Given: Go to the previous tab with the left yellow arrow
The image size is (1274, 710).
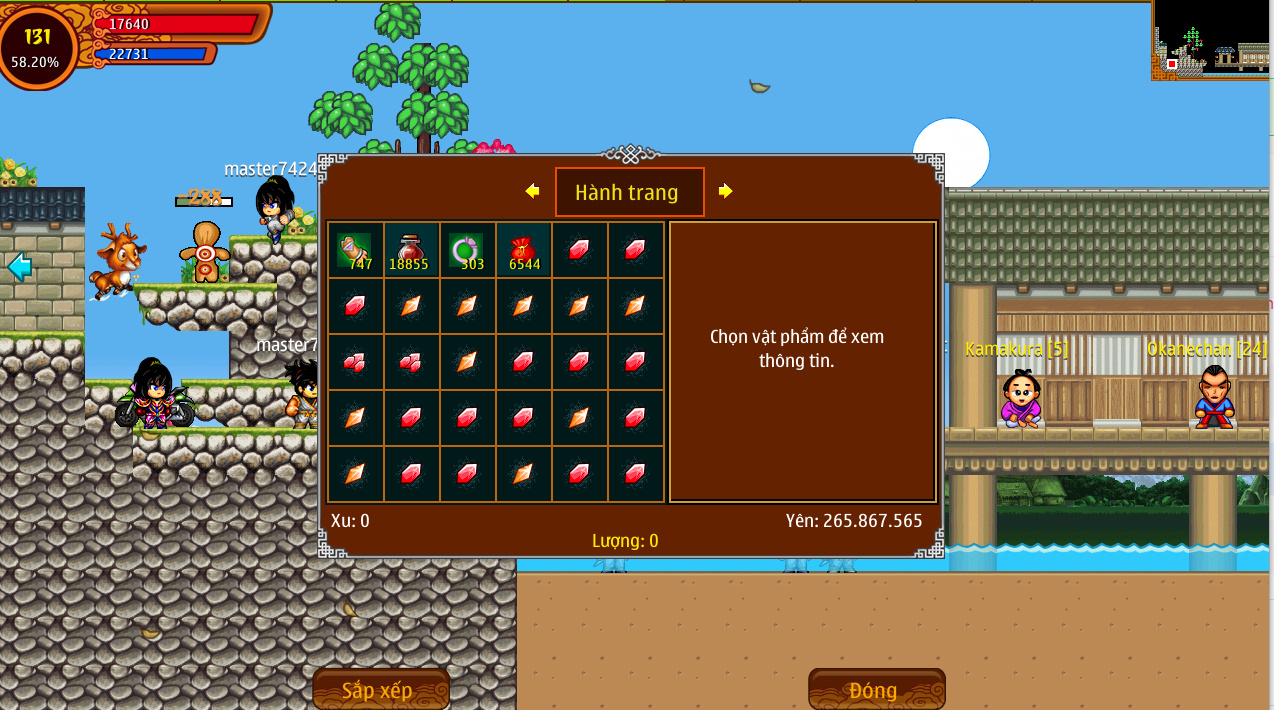Looking at the screenshot, I should point(532,191).
